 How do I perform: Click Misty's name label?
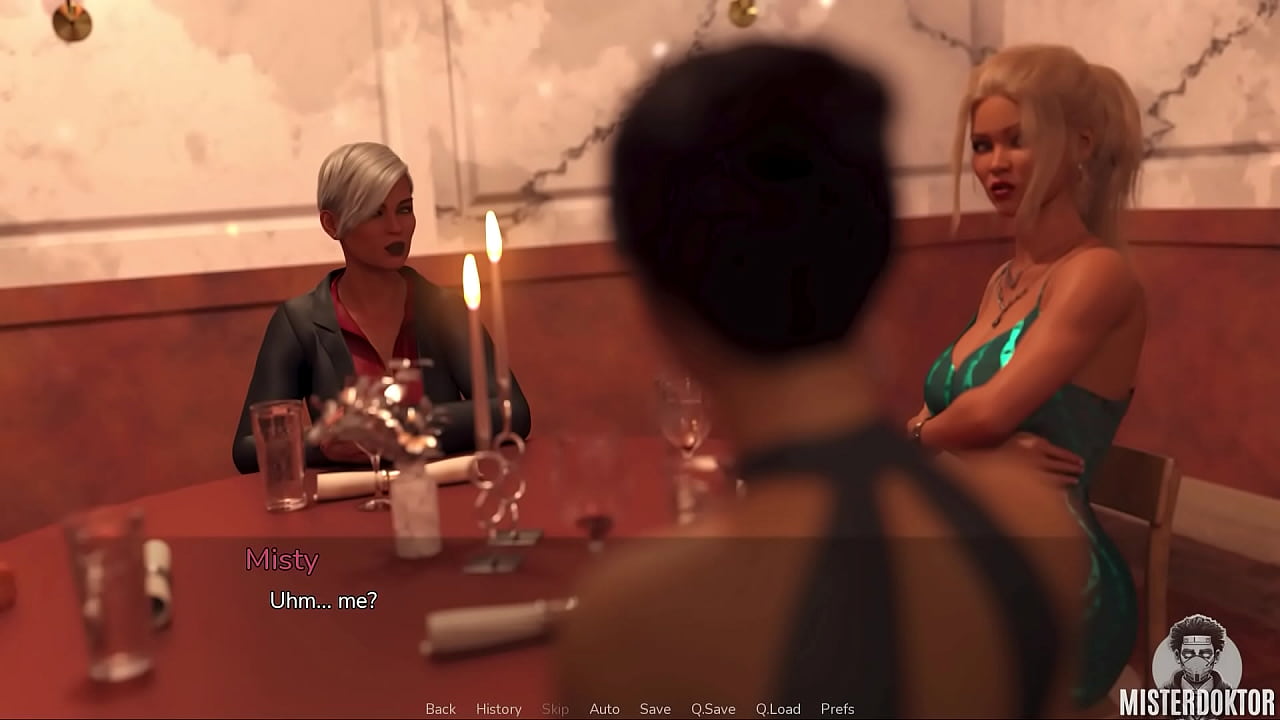pyautogui.click(x=282, y=561)
